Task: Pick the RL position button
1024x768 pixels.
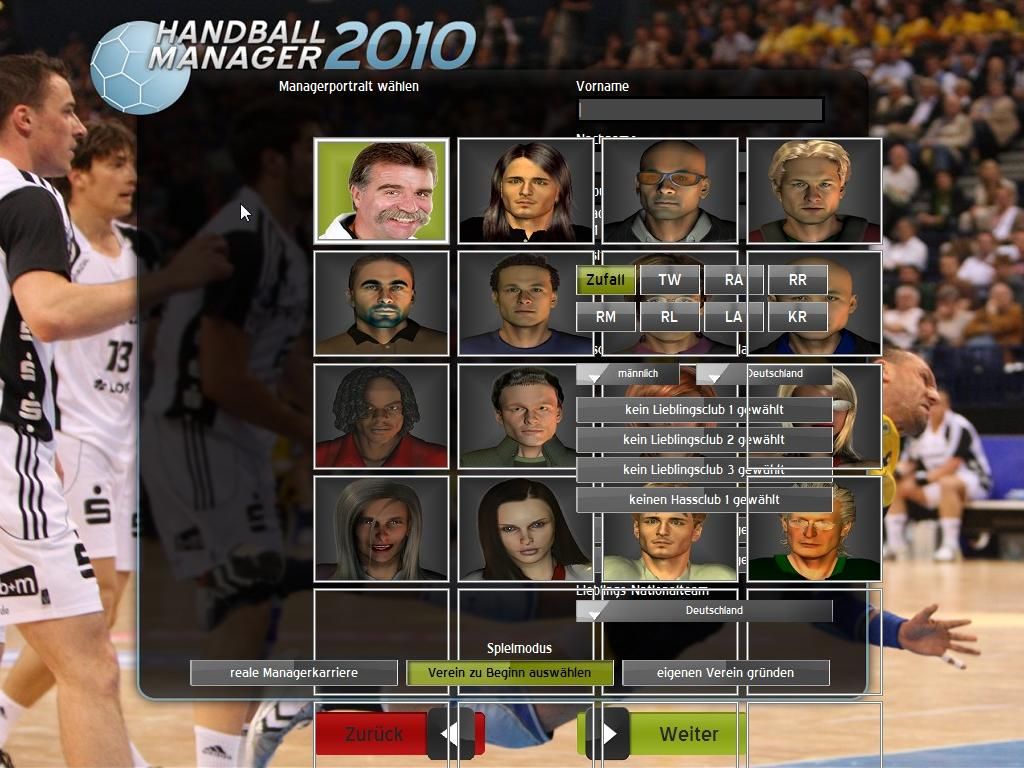Action: [669, 317]
